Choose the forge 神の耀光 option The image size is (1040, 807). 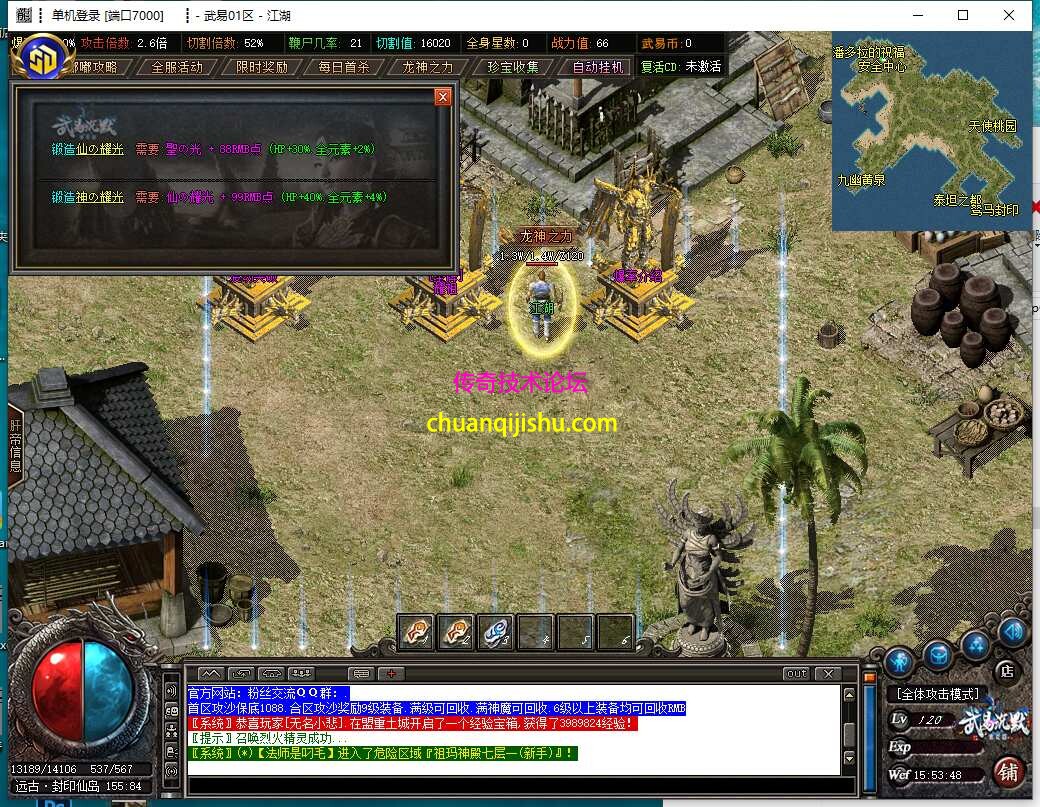click(x=88, y=198)
